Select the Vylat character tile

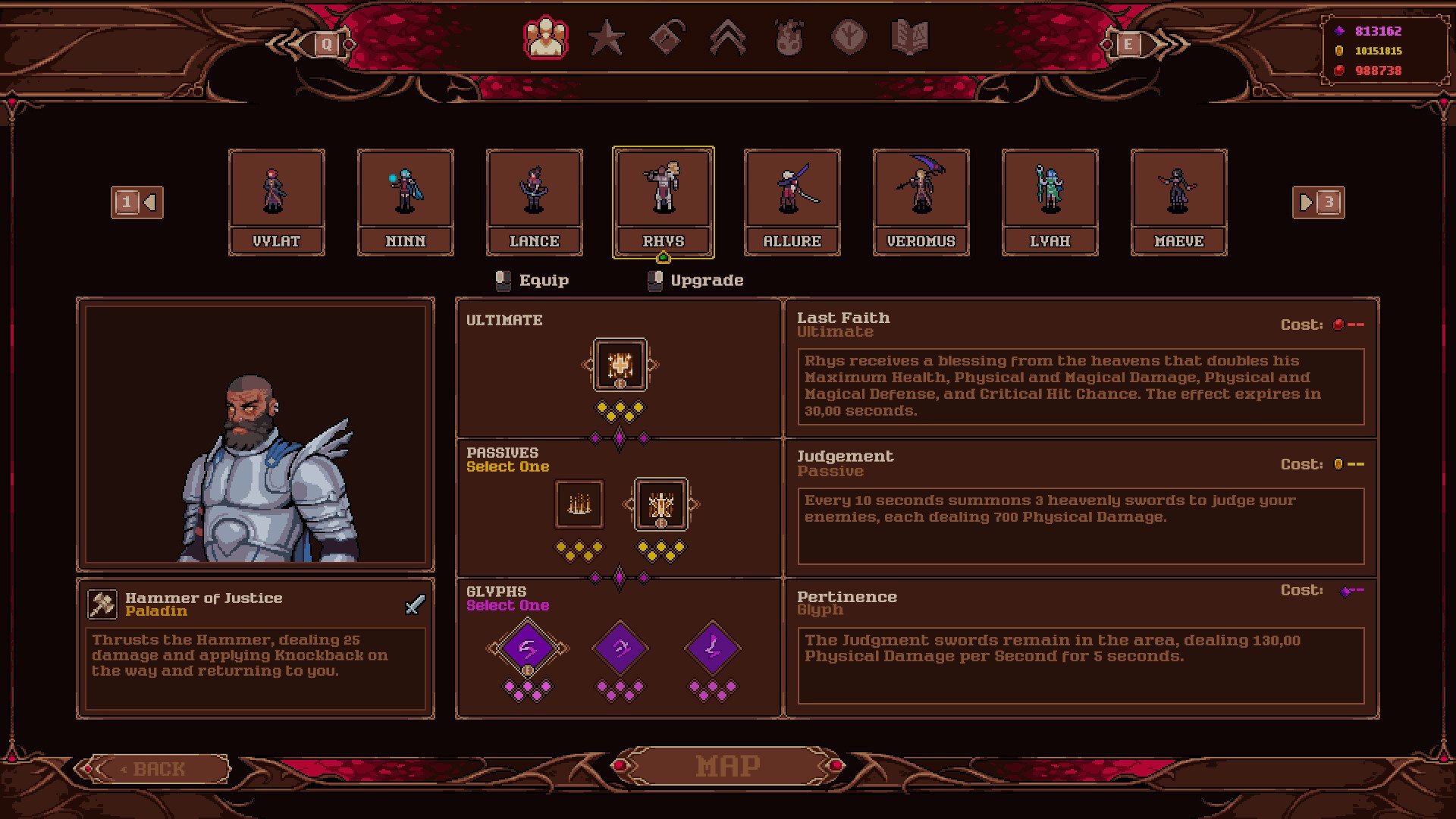pos(277,202)
